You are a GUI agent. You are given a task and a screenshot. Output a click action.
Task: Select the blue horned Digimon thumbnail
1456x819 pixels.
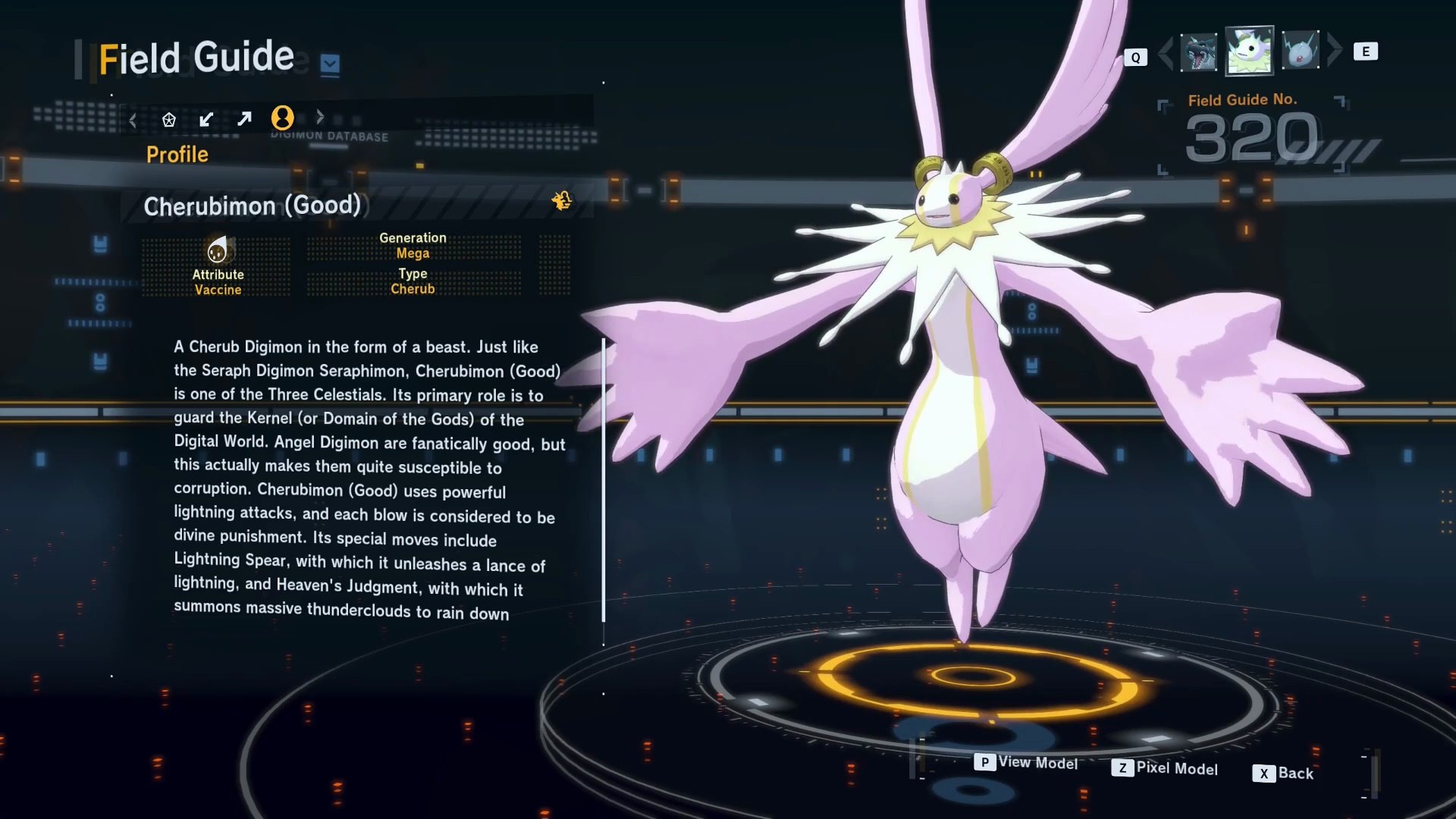tap(1300, 51)
